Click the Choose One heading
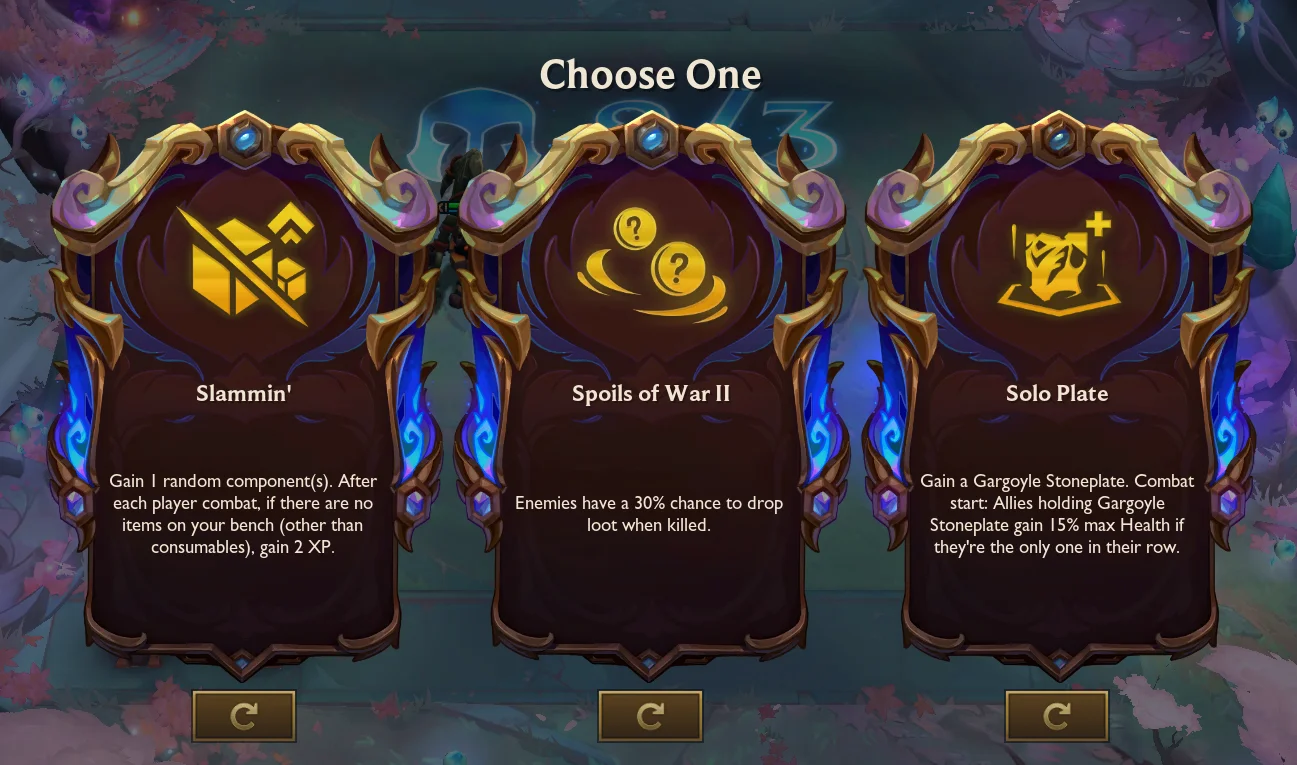 [650, 74]
